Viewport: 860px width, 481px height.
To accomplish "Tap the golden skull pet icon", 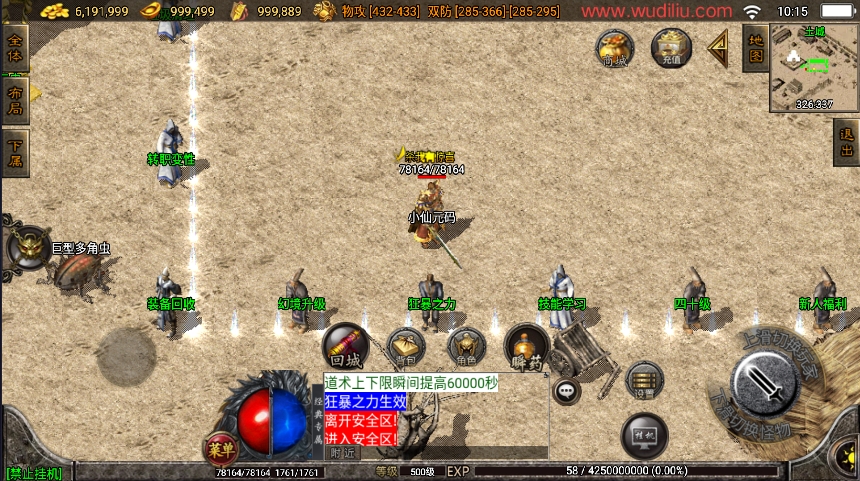I will (x=27, y=247).
